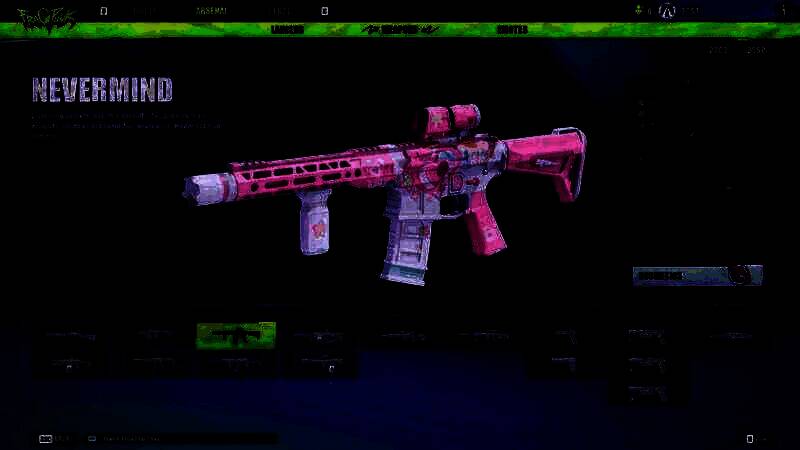Open the tab right of Weapons

[512, 30]
